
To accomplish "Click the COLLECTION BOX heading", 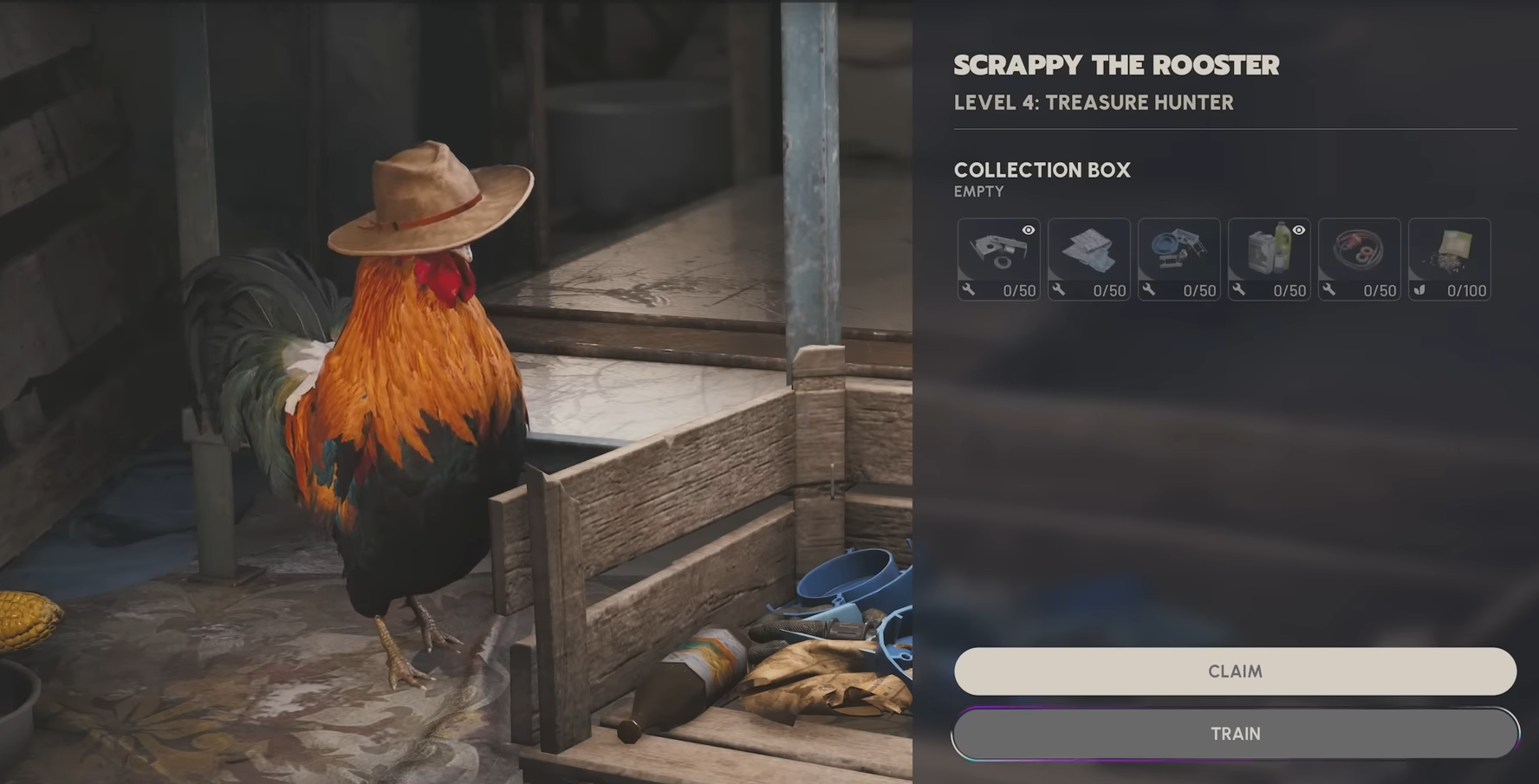I will (1042, 170).
